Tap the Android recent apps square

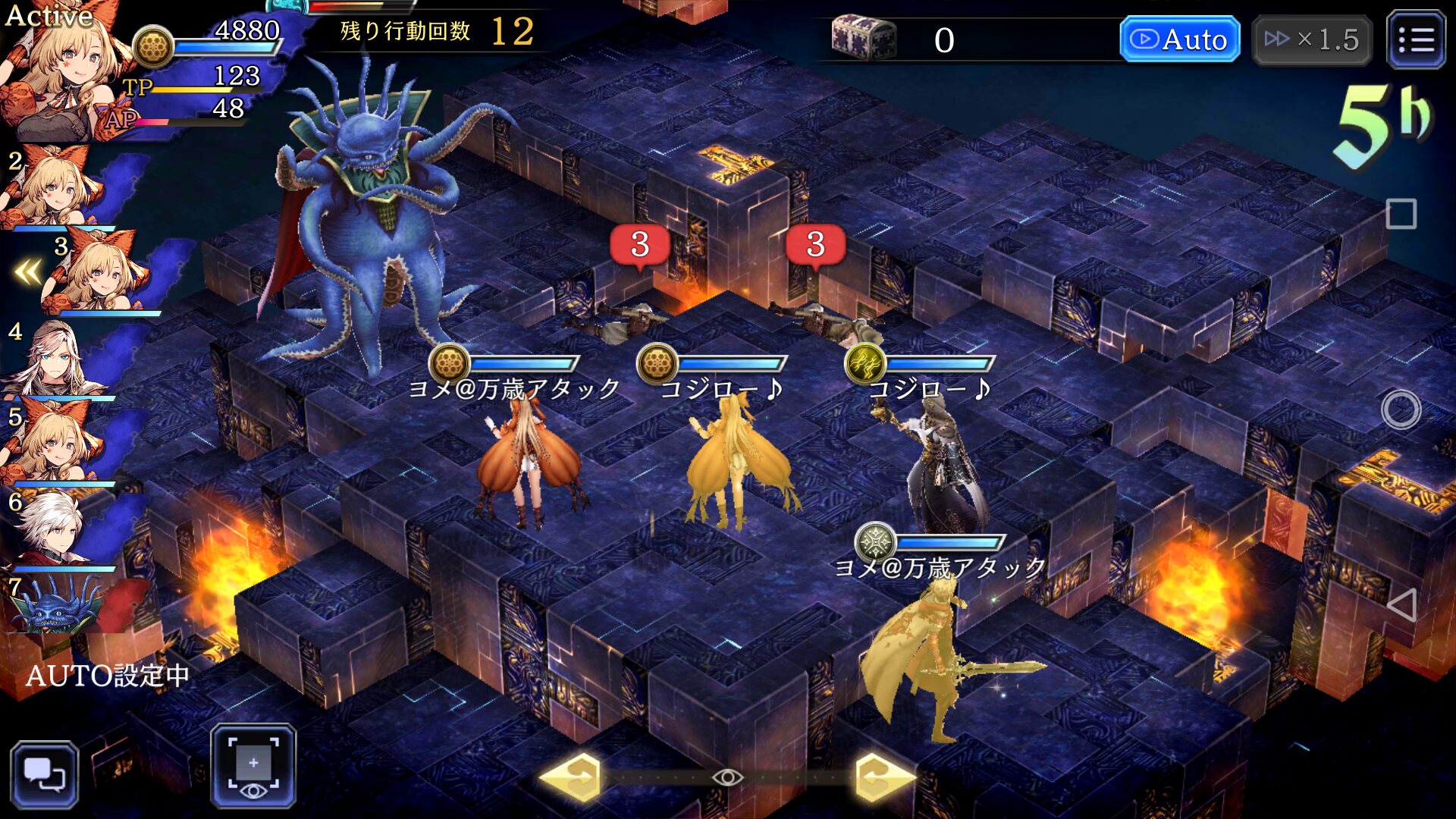[1401, 214]
